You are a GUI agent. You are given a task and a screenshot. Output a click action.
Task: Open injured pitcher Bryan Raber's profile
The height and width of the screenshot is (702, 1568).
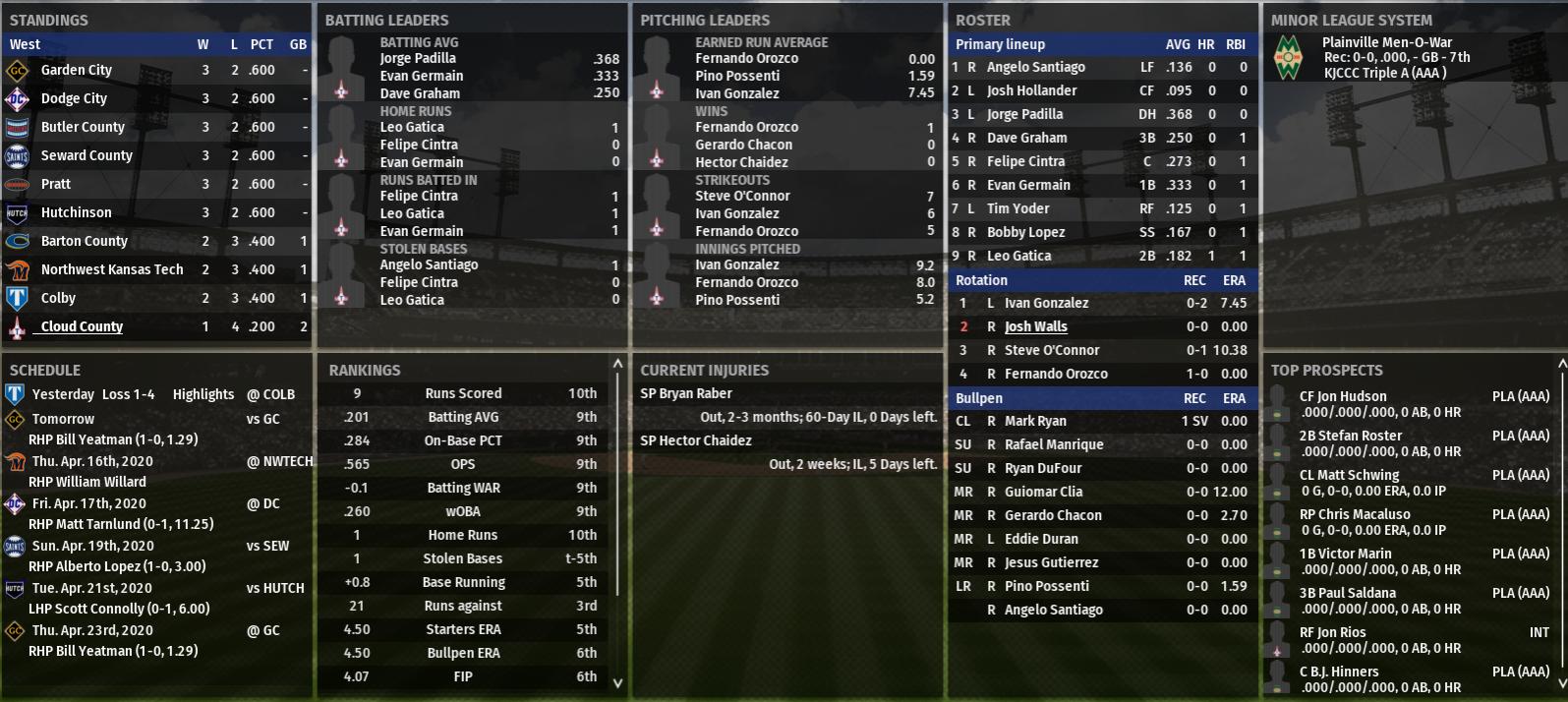point(686,393)
